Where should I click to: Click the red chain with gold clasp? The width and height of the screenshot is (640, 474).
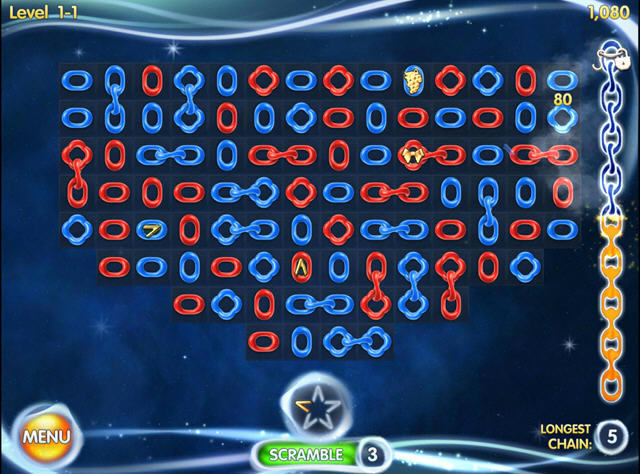412,155
